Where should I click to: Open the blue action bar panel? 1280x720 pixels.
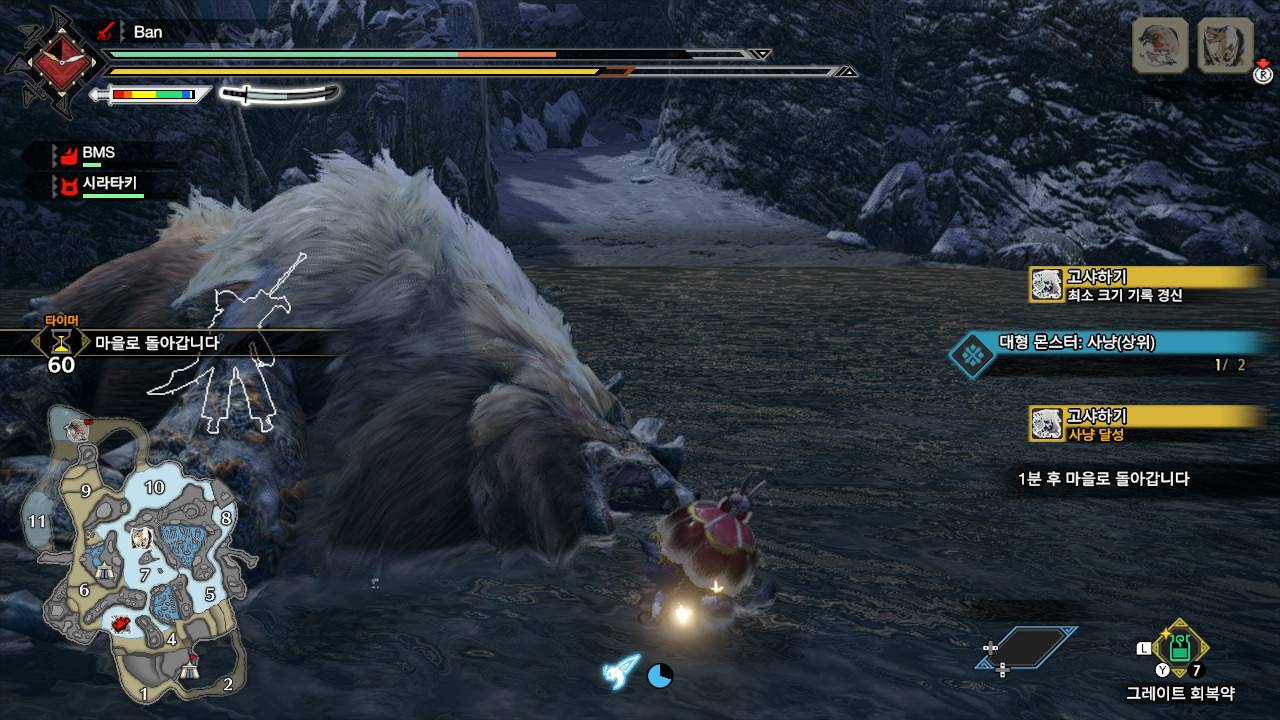(1025, 648)
